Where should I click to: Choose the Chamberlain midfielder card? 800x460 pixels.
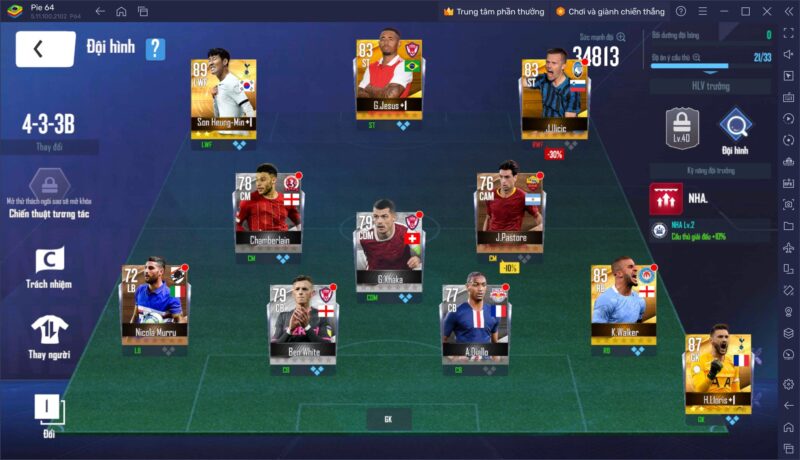269,207
